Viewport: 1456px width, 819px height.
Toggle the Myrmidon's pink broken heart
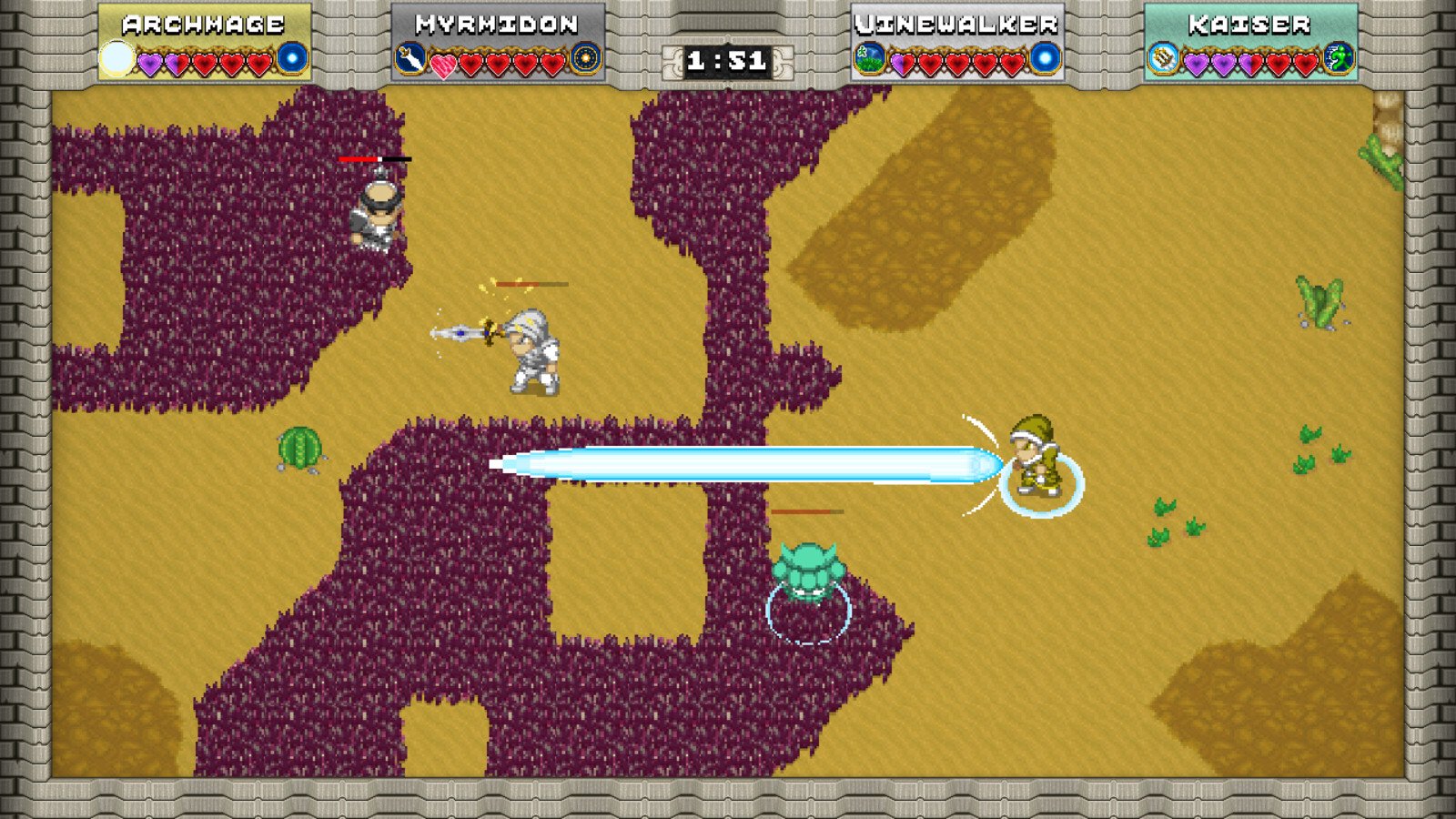(x=444, y=60)
